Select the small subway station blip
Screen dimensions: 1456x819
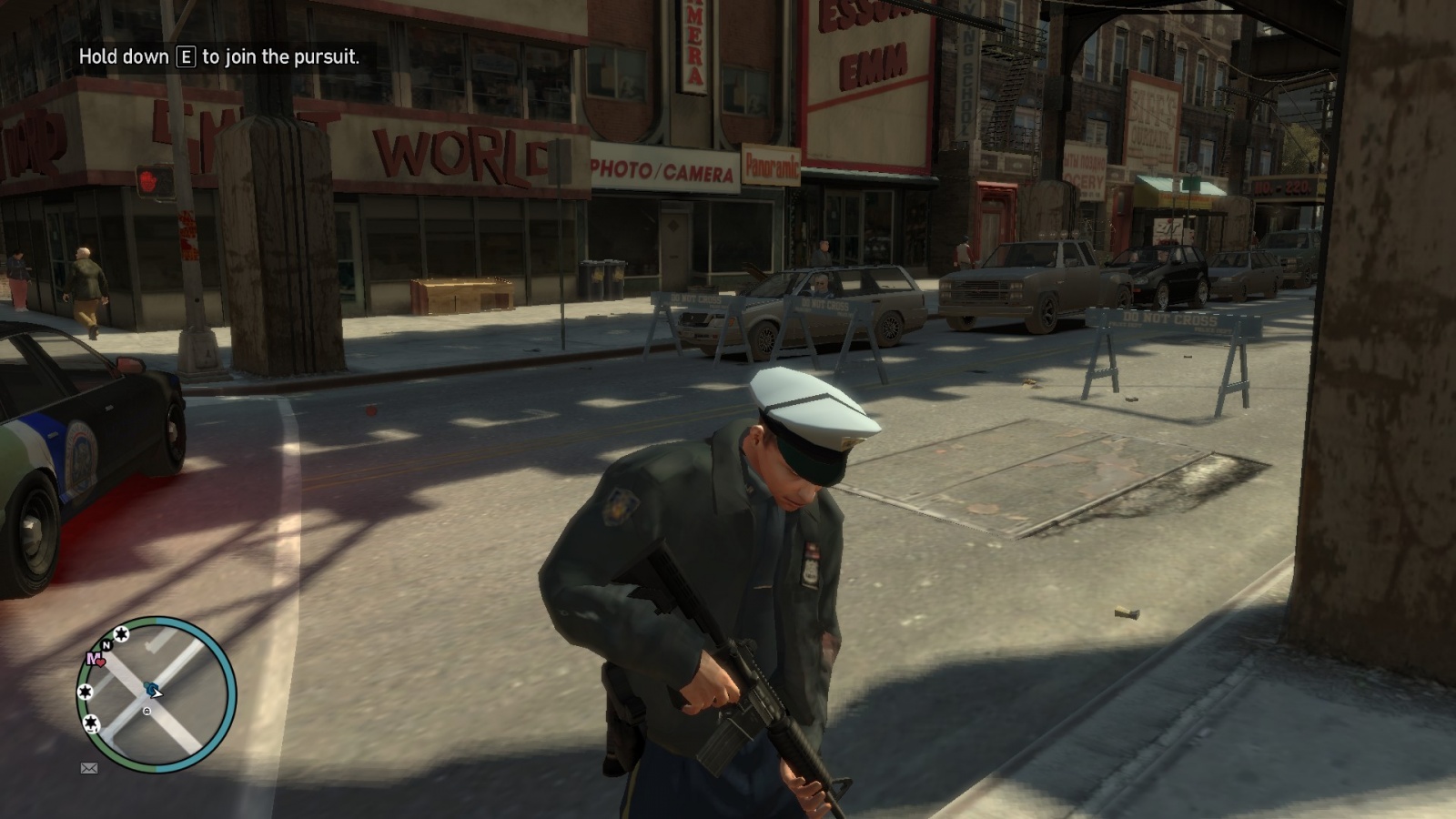click(x=147, y=711)
